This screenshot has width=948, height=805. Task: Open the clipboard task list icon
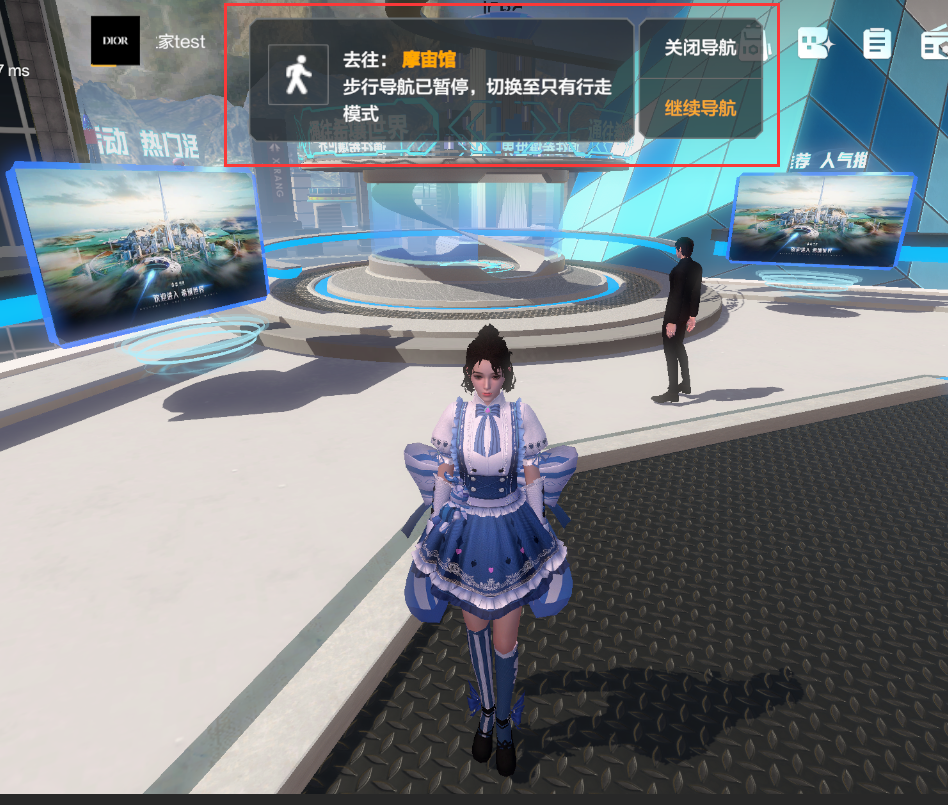coord(877,43)
